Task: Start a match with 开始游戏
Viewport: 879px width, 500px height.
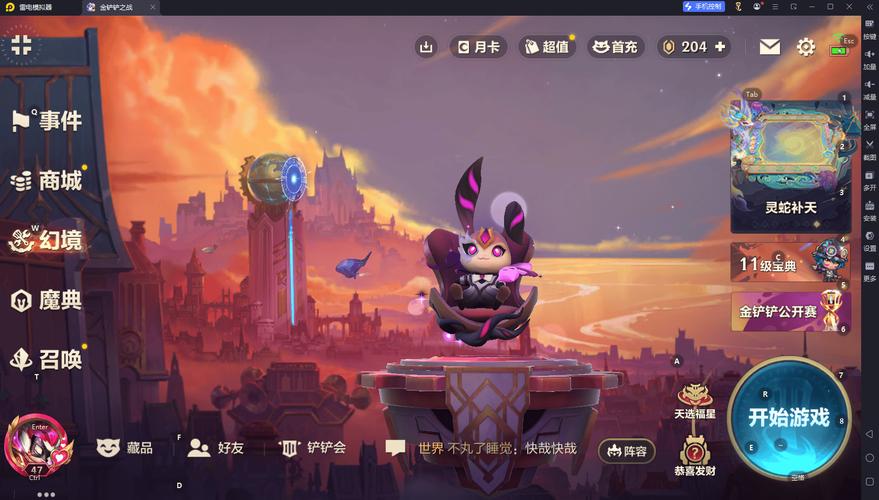Action: coord(789,416)
